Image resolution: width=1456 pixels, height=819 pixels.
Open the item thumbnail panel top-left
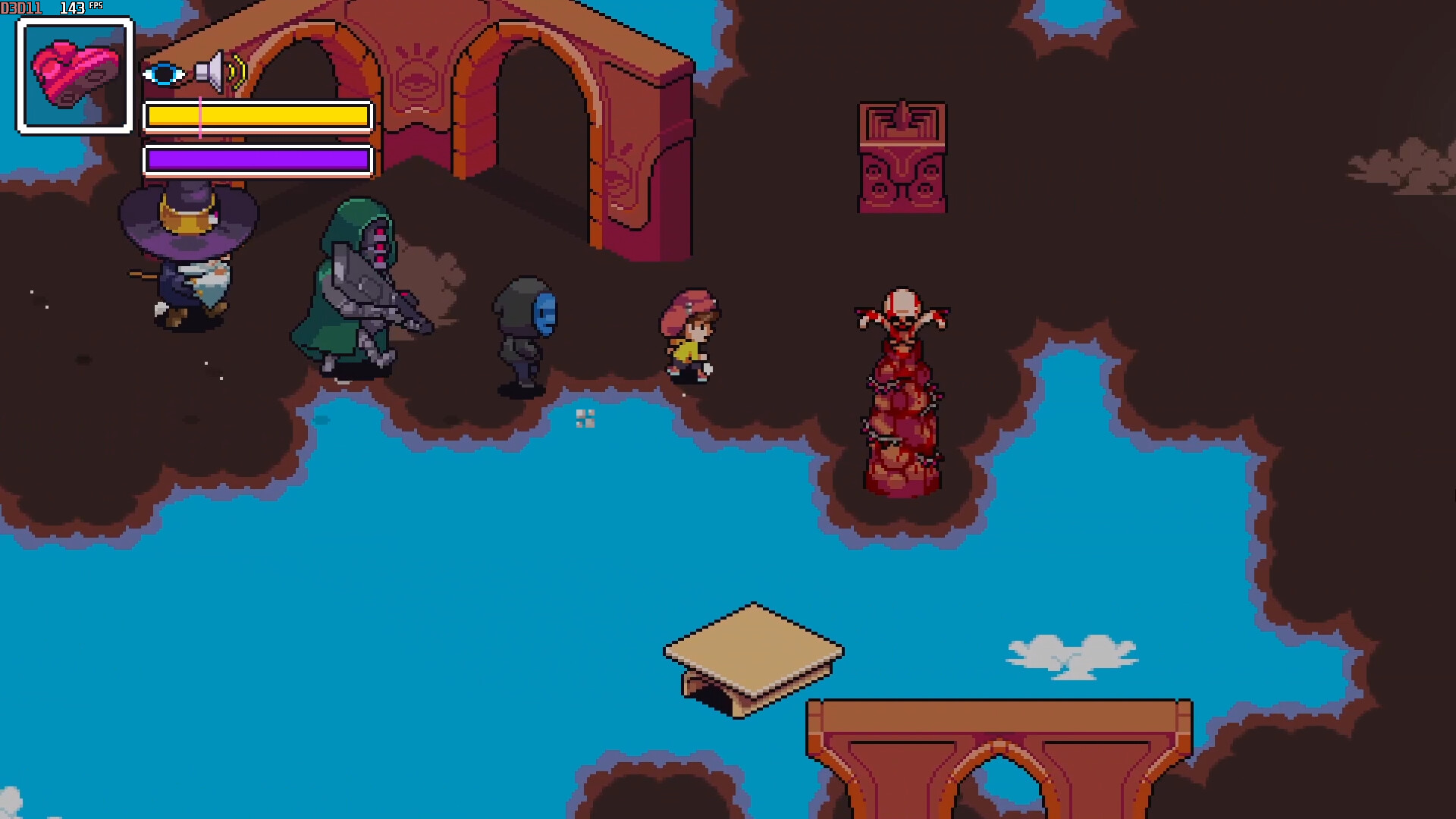72,73
